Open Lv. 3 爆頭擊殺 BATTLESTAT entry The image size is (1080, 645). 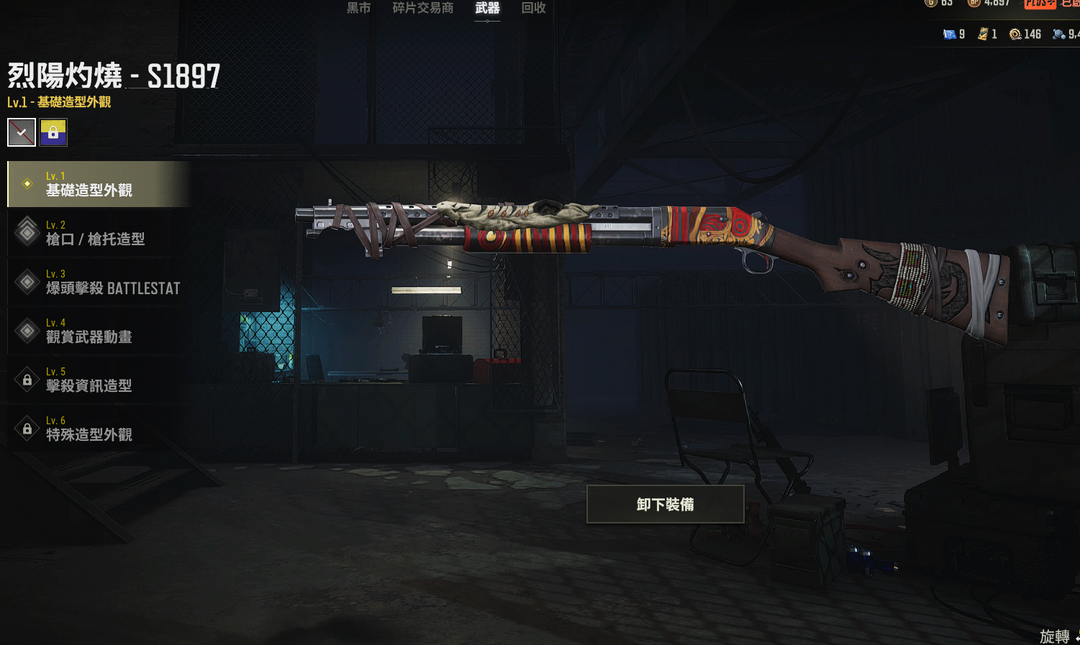[96, 282]
